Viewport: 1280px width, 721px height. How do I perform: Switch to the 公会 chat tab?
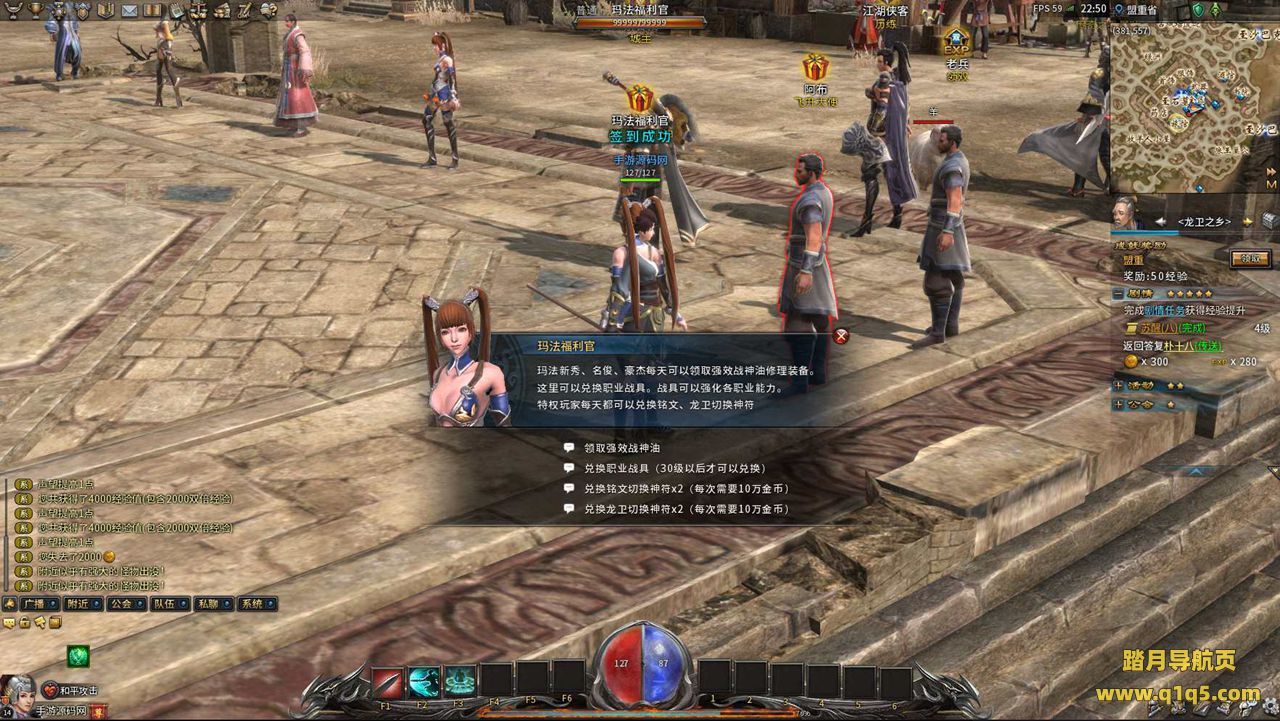(121, 604)
